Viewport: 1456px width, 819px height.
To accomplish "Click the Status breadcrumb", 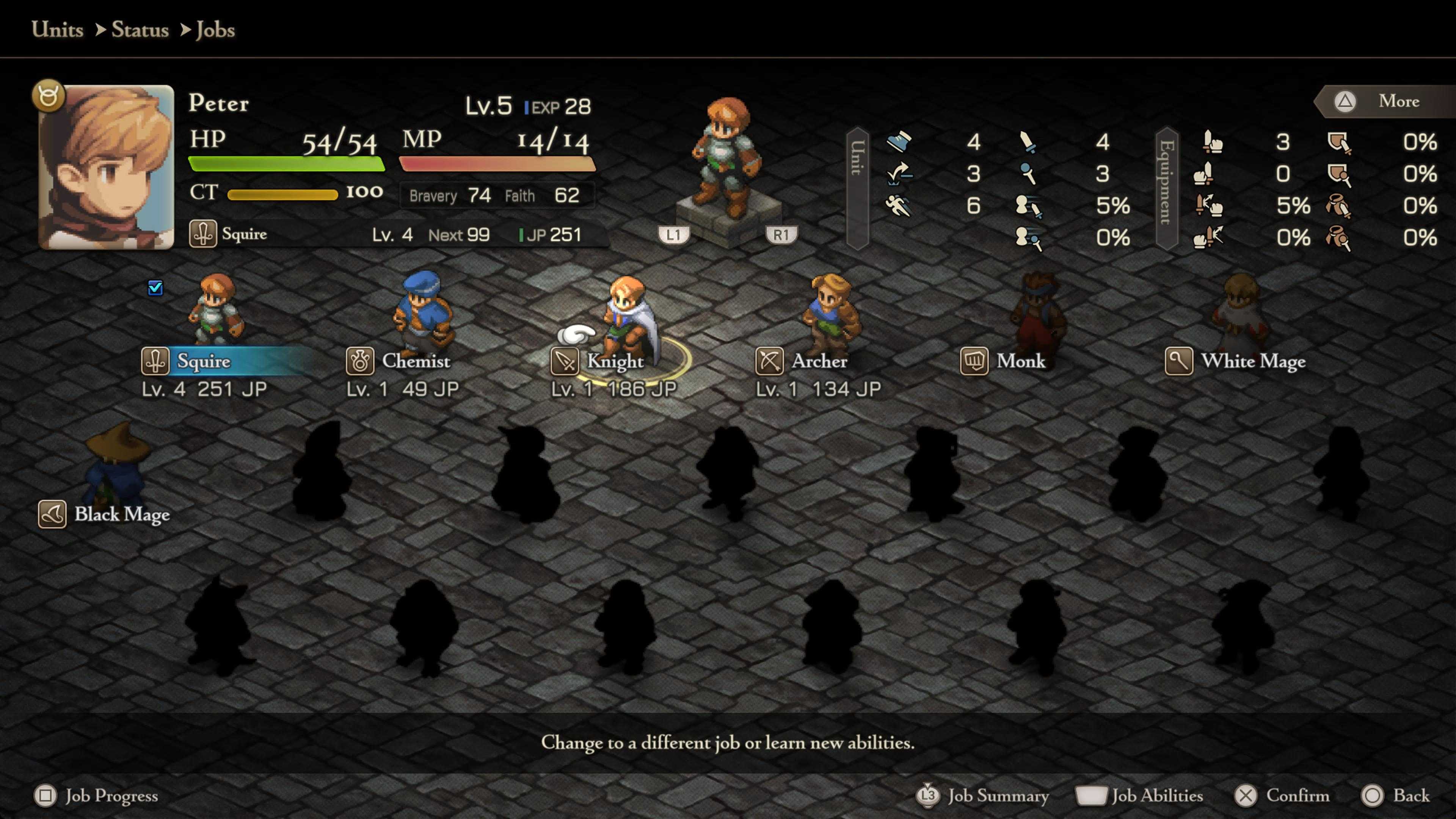I will point(140,30).
